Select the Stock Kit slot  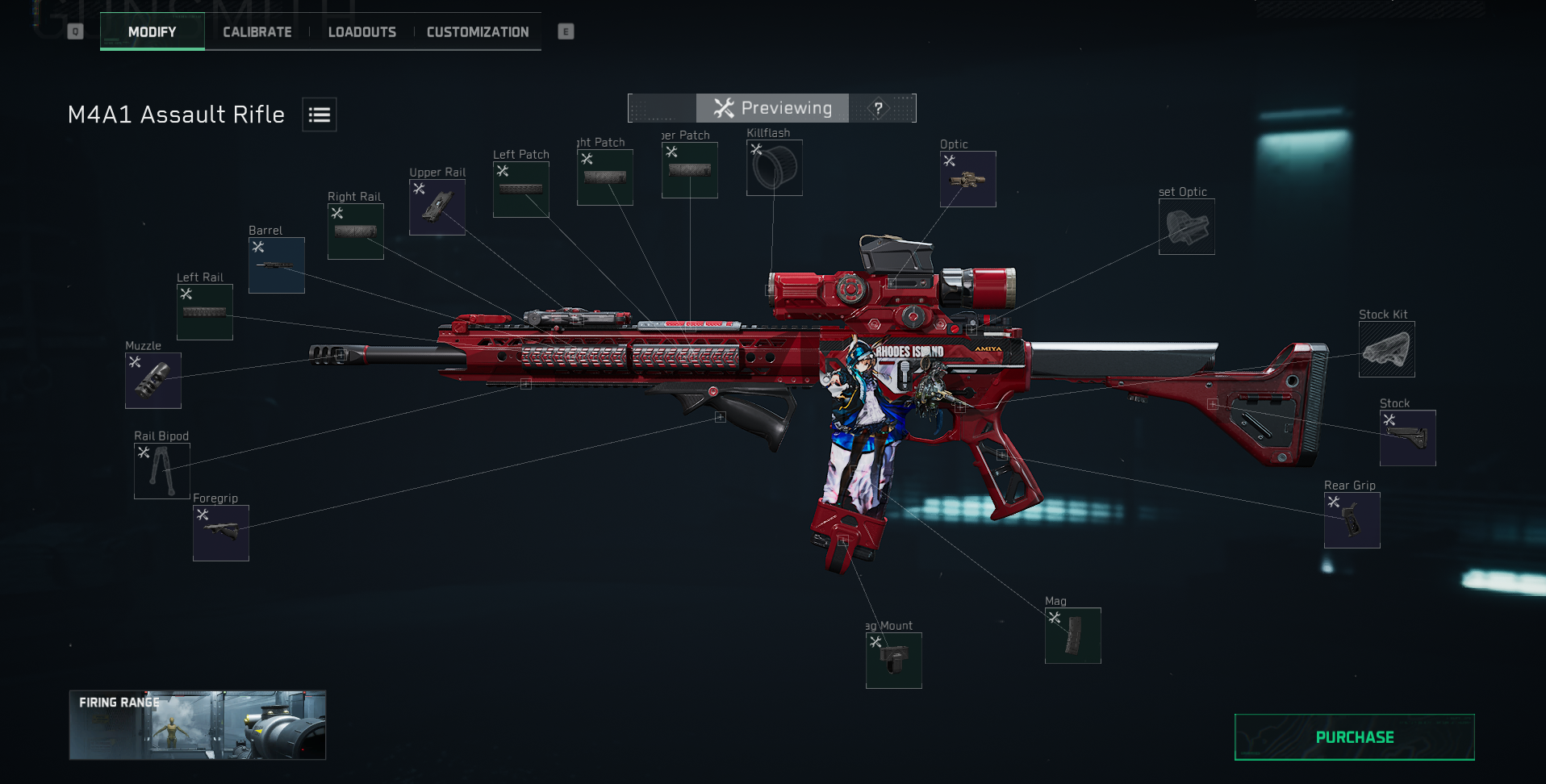pos(1386,350)
